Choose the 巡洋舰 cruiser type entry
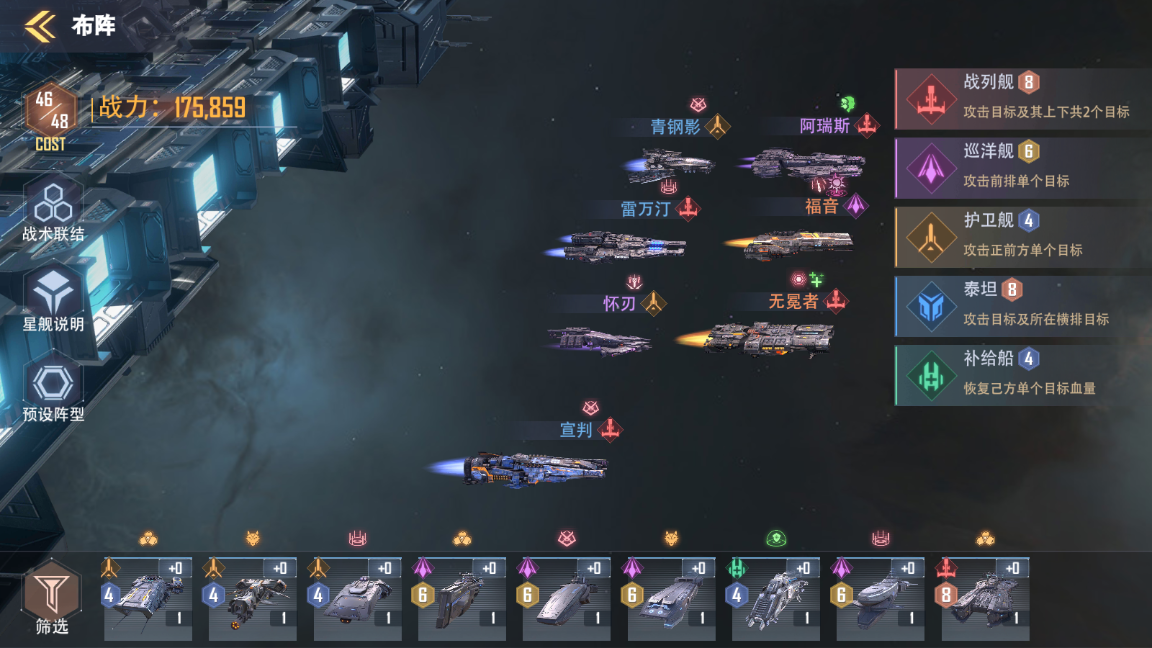 click(1022, 168)
